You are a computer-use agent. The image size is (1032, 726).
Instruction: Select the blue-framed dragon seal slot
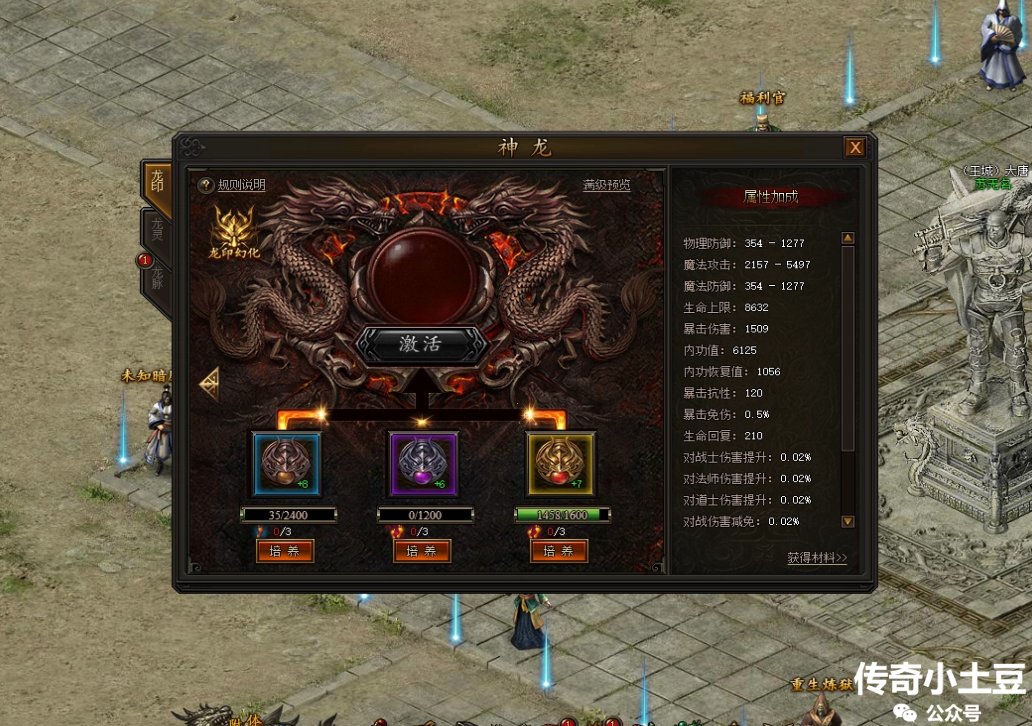point(286,465)
